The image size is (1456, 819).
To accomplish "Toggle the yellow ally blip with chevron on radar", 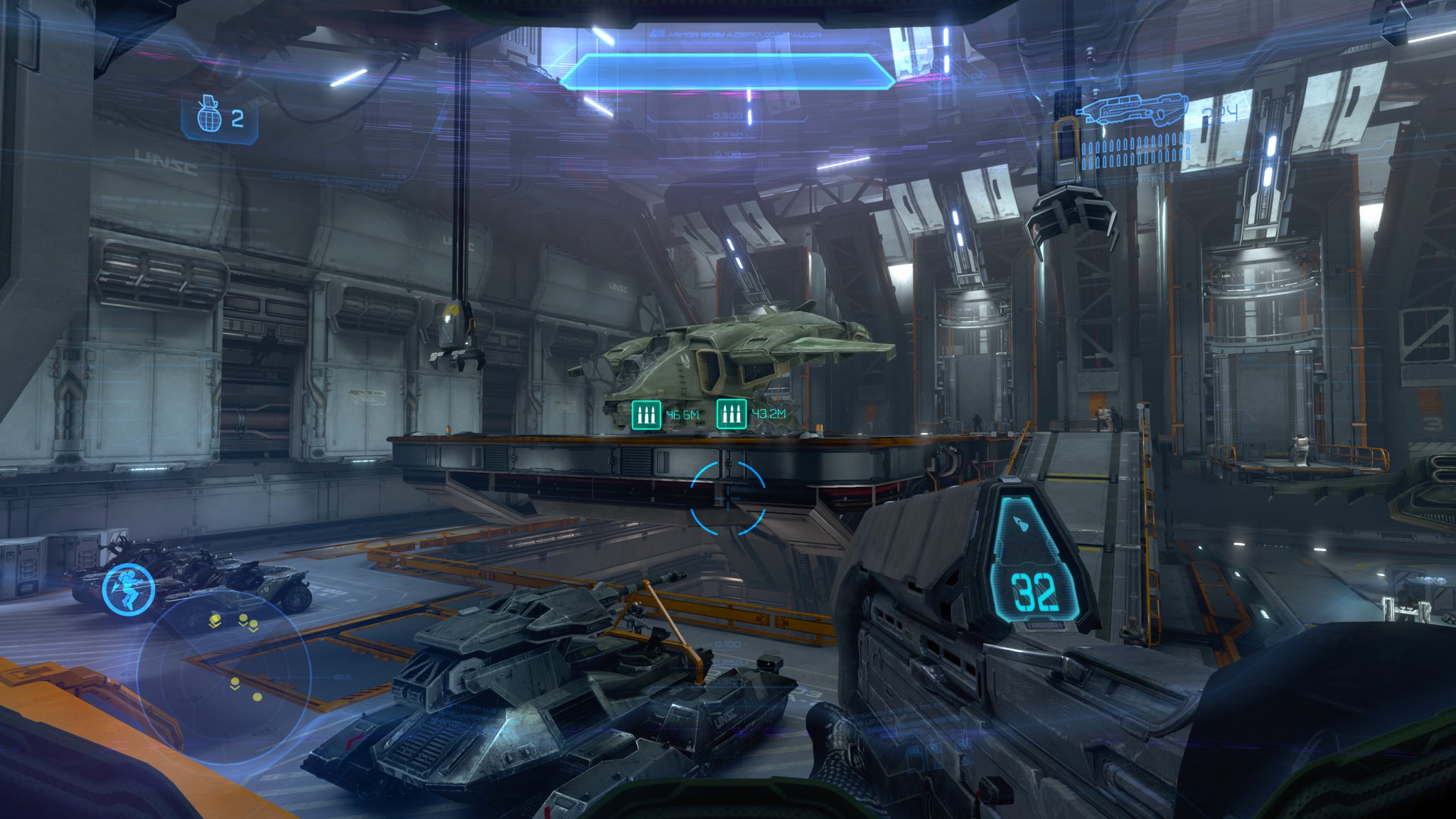I will [x=215, y=620].
